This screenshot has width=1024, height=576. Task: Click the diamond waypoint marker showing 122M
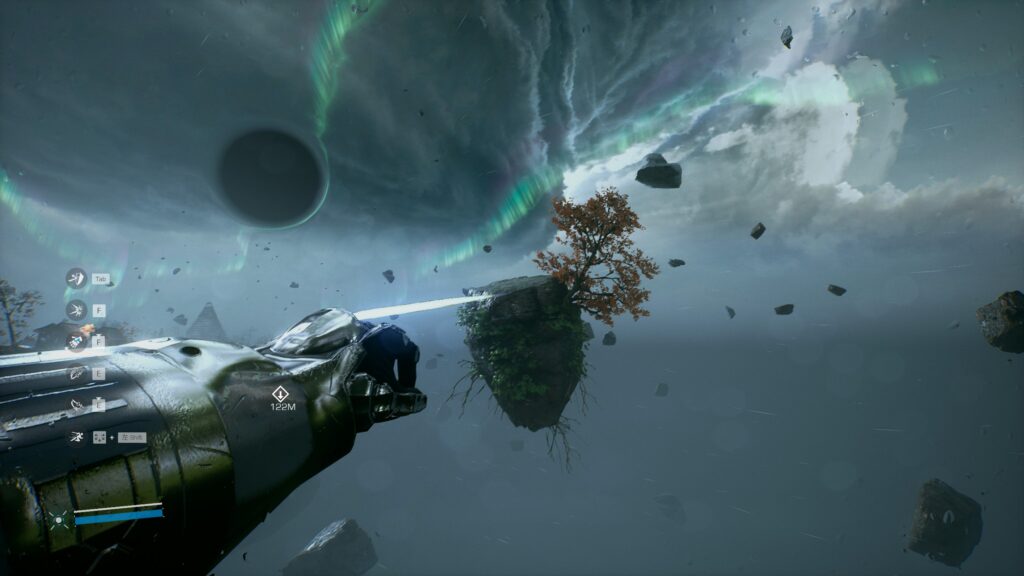click(x=281, y=394)
